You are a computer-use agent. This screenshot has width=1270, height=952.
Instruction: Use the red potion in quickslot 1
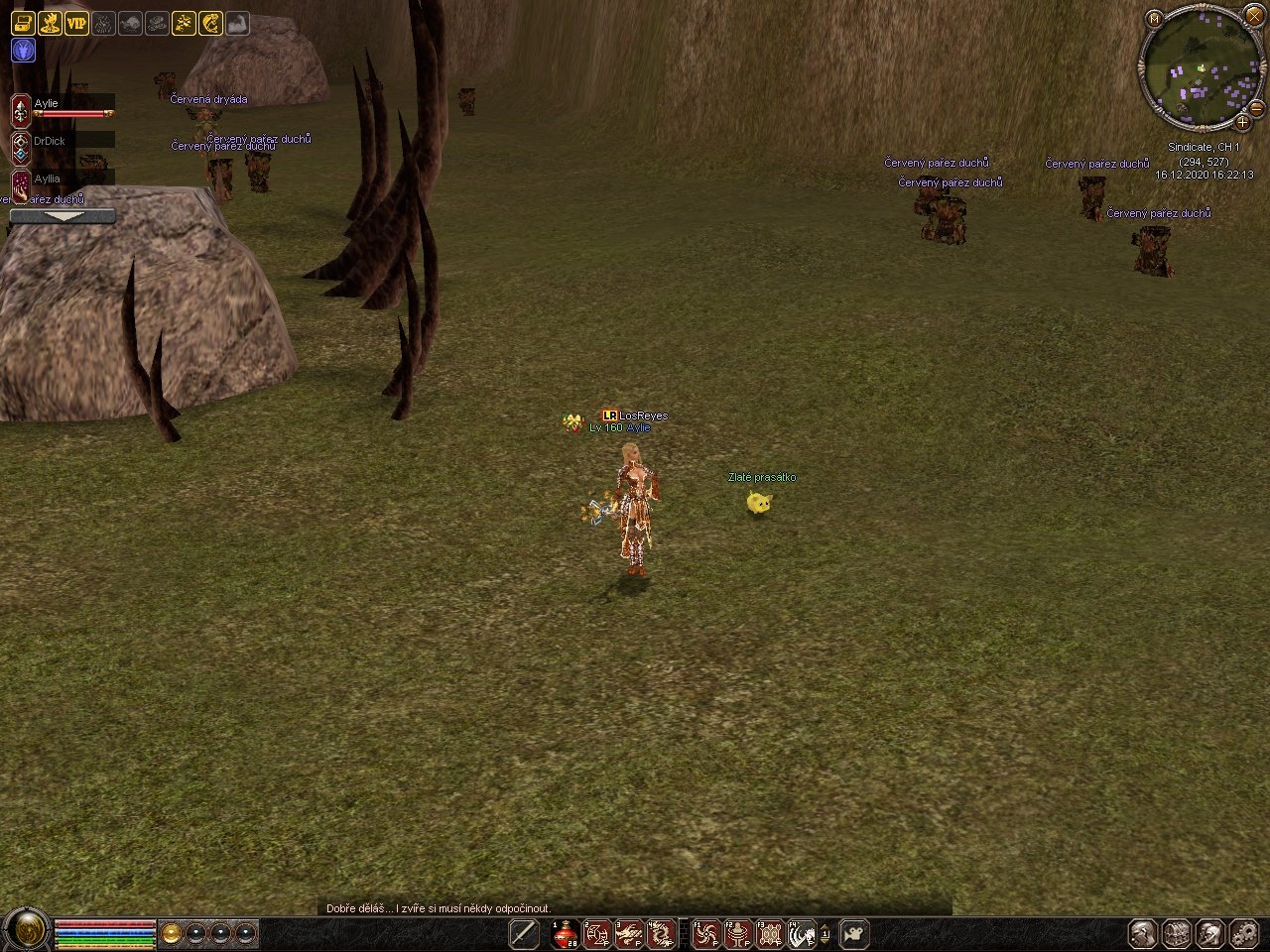tap(566, 934)
